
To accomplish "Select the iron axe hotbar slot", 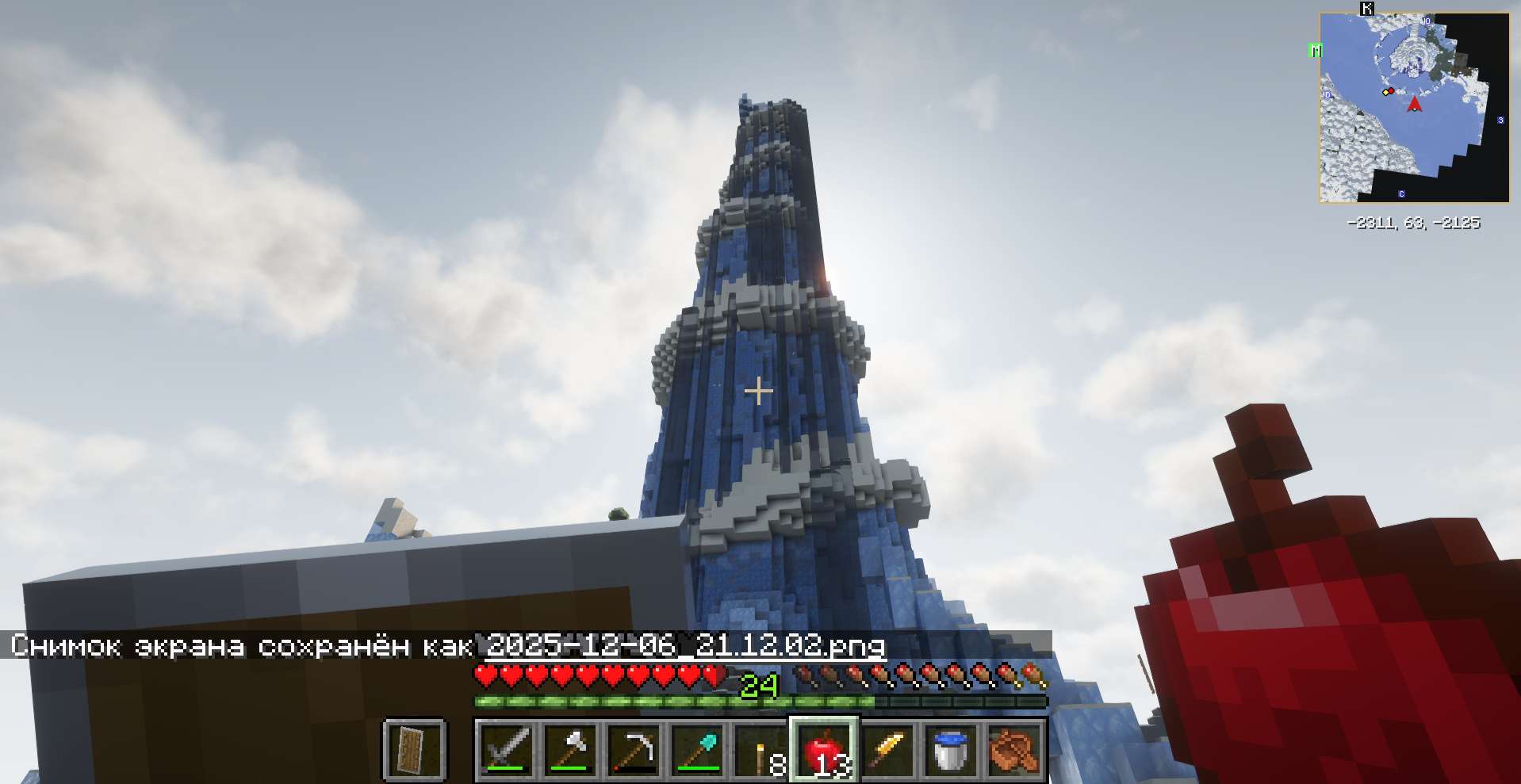I will pos(571,749).
